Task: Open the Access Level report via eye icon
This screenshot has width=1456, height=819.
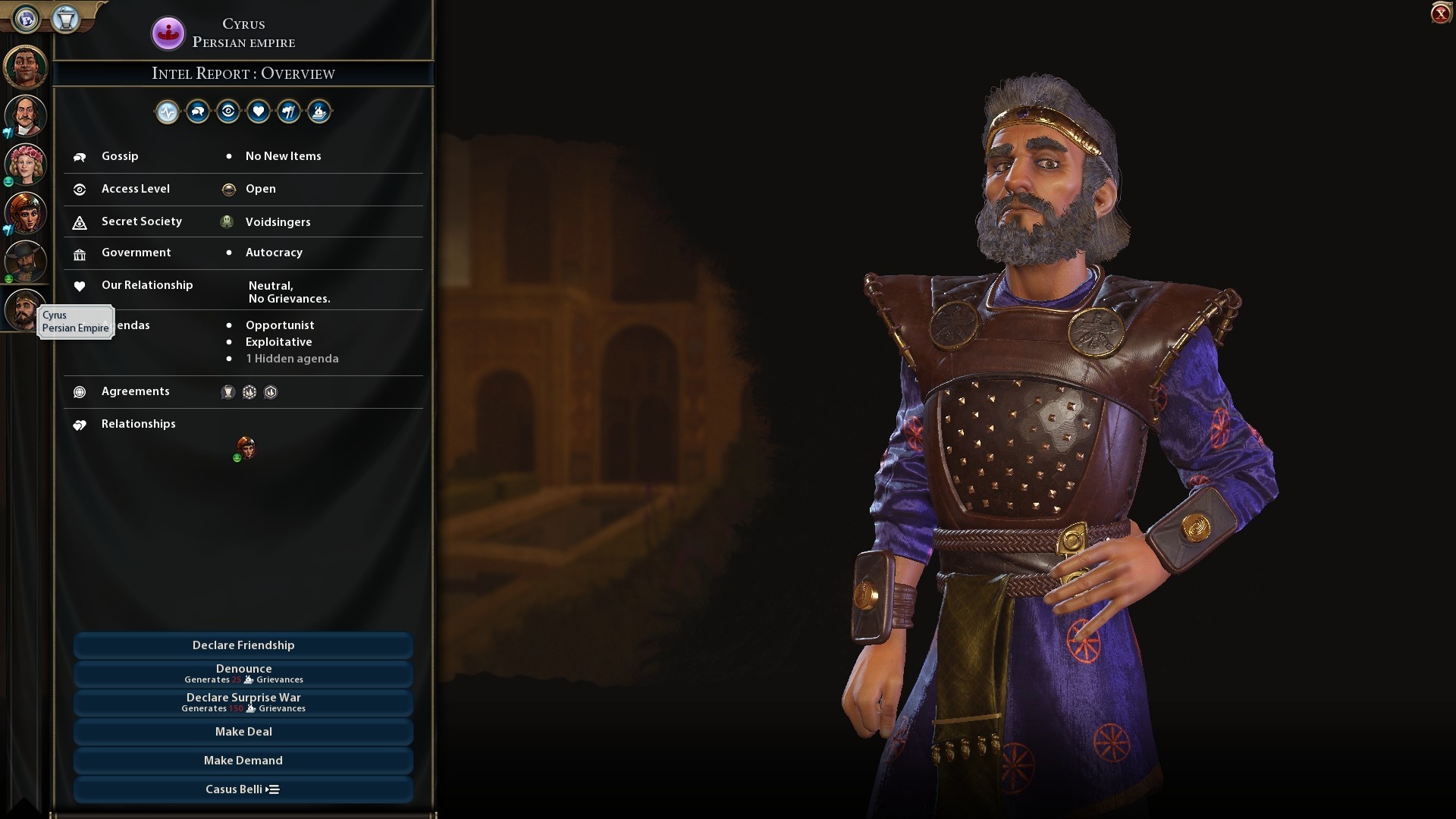Action: [228, 111]
